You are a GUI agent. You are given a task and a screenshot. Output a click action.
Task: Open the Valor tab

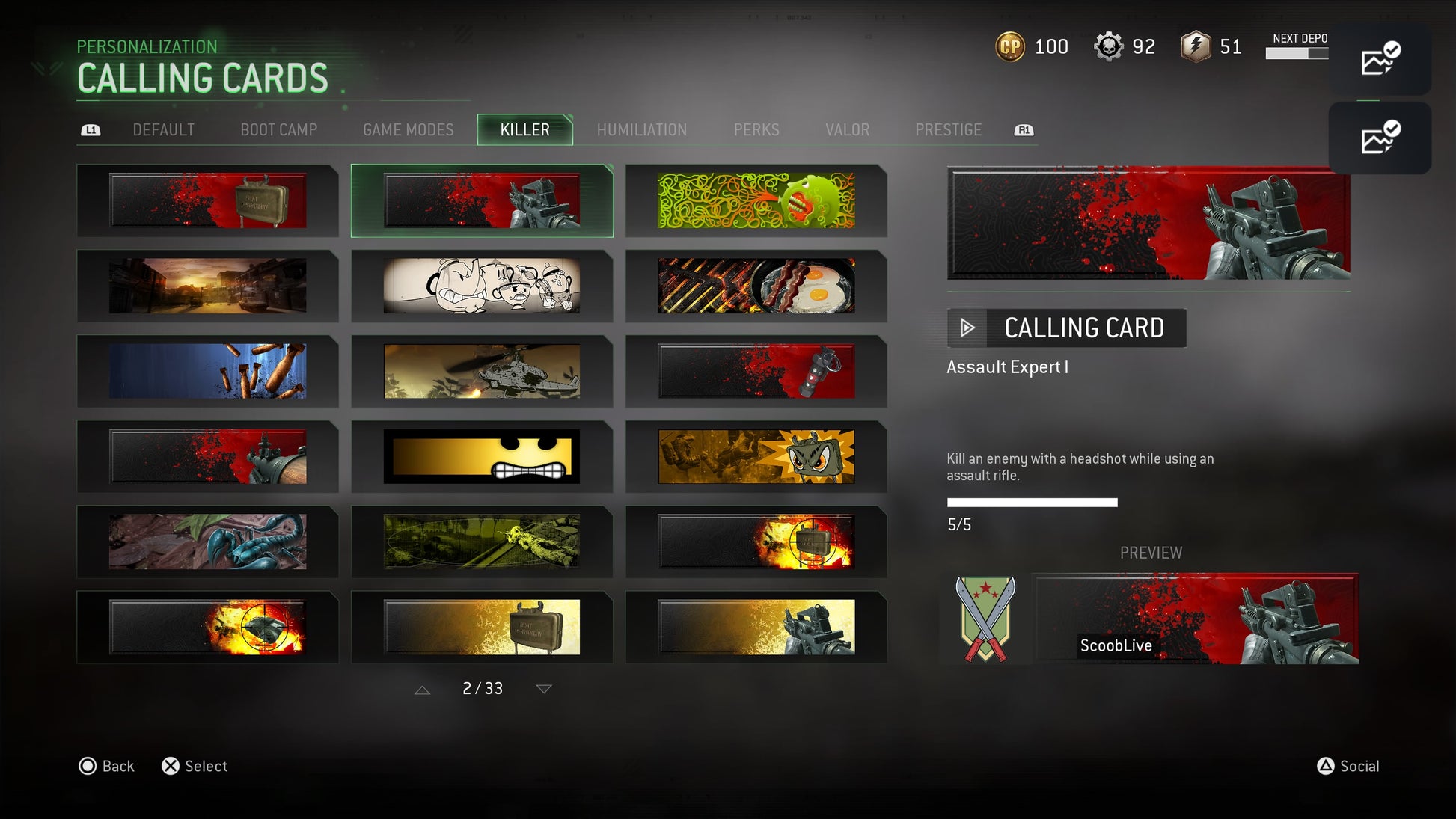[x=847, y=130]
